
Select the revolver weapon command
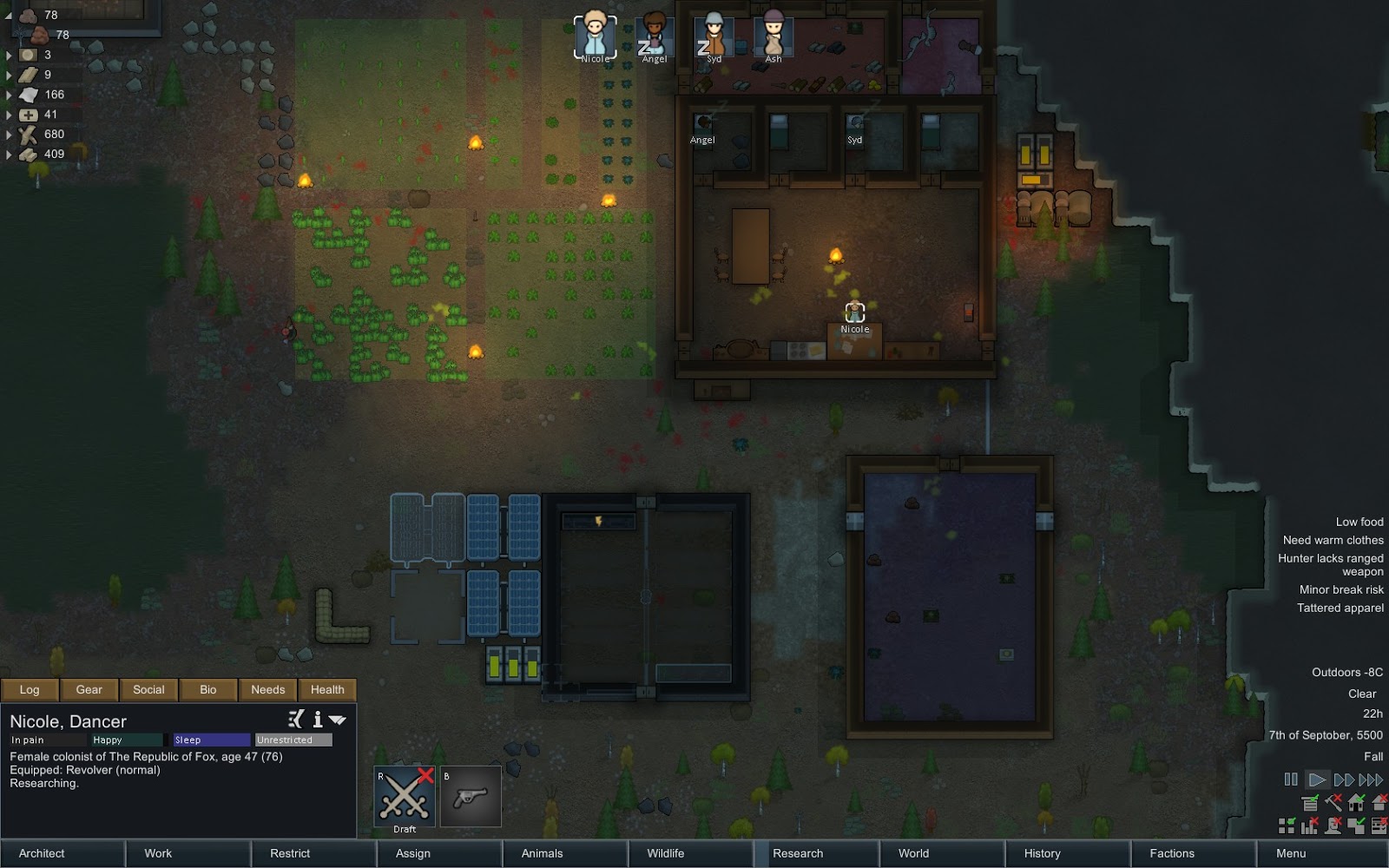point(471,796)
